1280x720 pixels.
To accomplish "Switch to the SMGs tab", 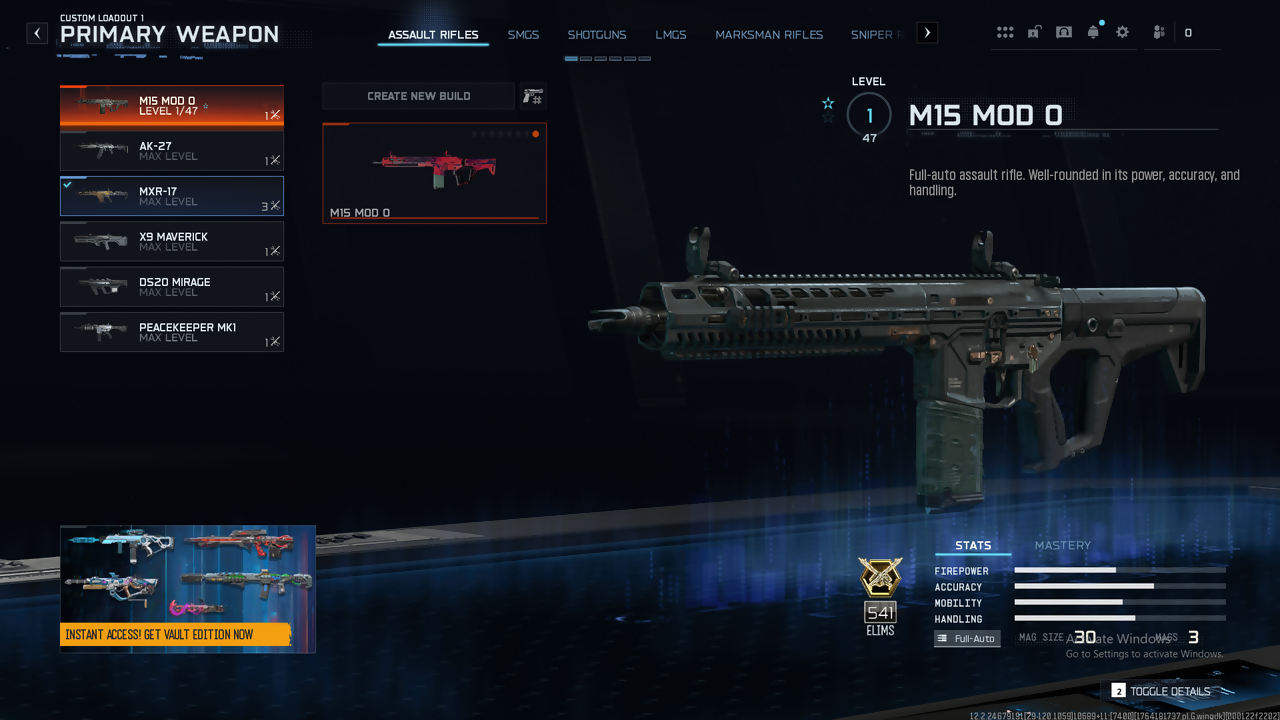I will coord(523,35).
